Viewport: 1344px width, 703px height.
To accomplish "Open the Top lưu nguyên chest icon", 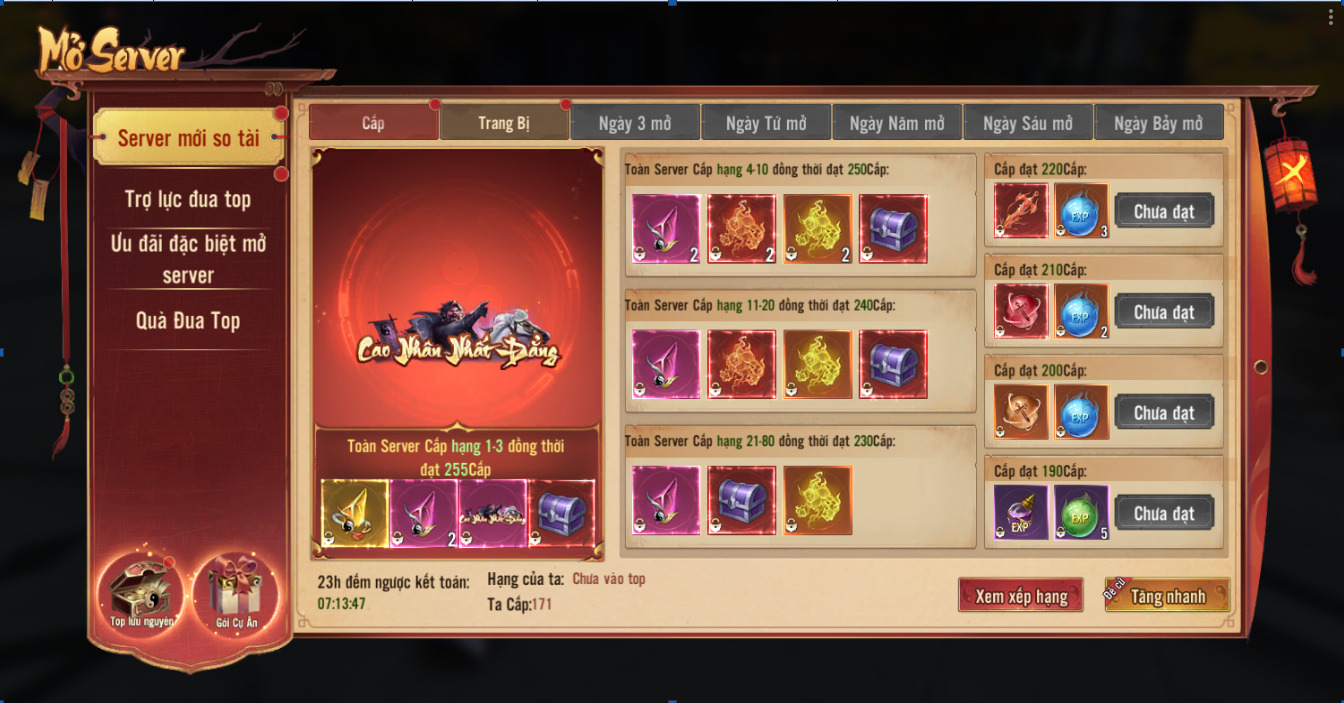I will click(x=142, y=594).
